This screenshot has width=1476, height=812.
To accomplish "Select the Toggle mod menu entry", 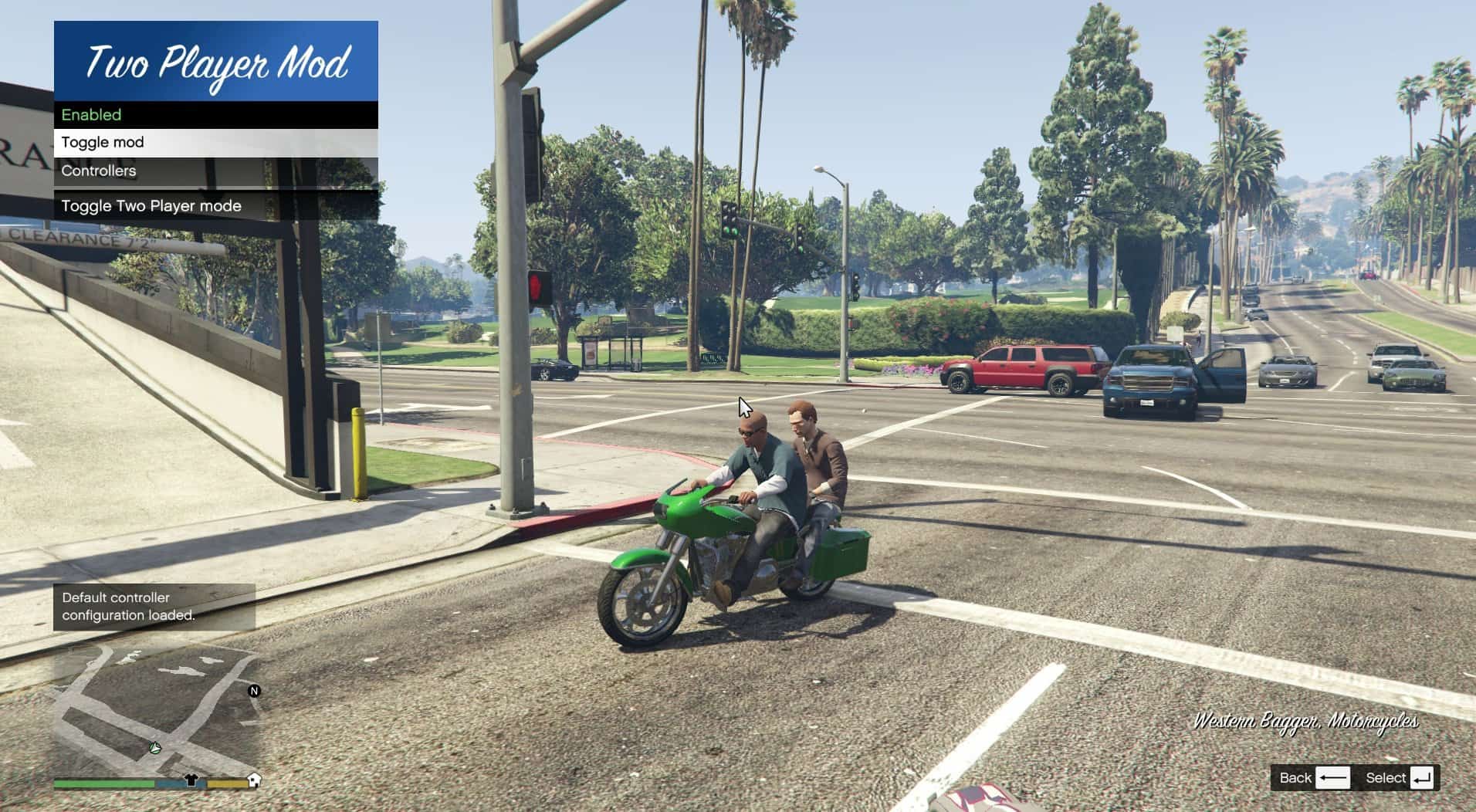I will pyautogui.click(x=215, y=143).
